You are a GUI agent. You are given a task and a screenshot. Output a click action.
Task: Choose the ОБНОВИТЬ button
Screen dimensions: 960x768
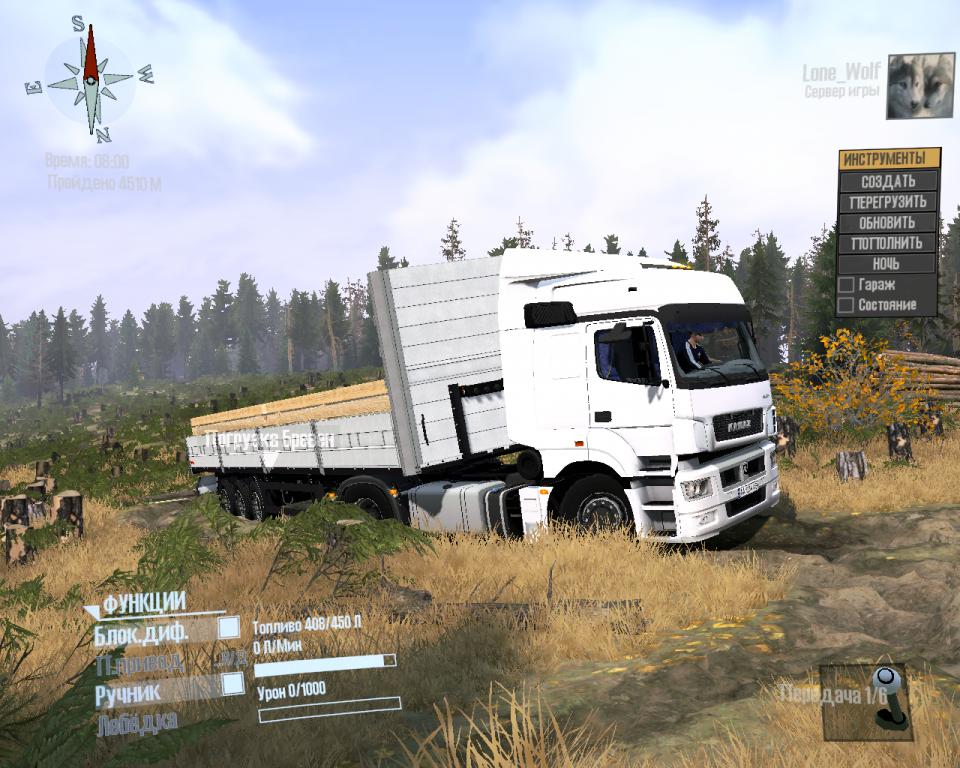[888, 222]
